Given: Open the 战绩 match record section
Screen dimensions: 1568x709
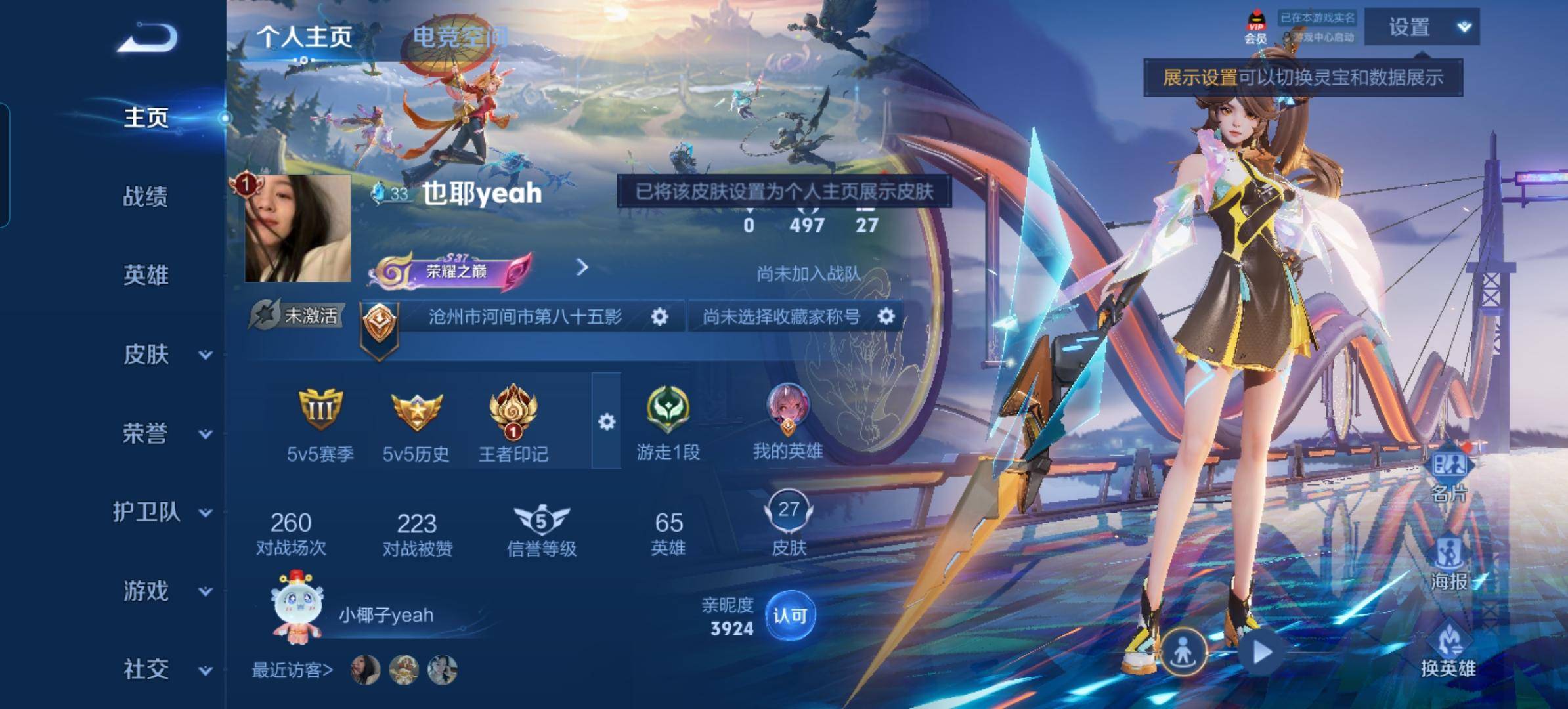Looking at the screenshot, I should pyautogui.click(x=146, y=196).
